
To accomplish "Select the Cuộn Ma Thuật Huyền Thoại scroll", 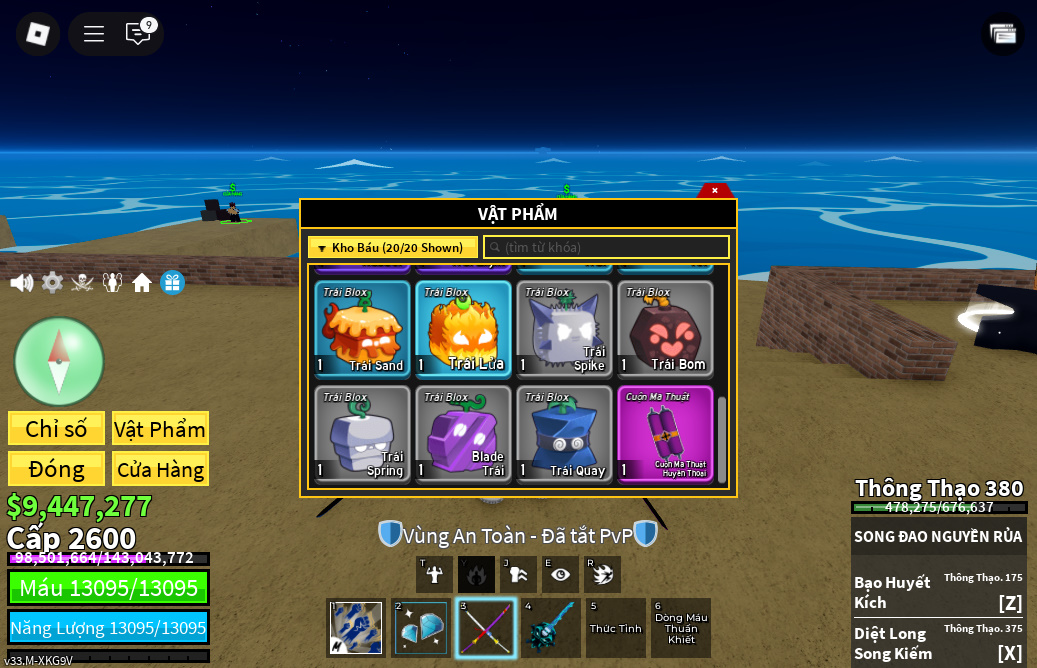I will click(x=665, y=434).
